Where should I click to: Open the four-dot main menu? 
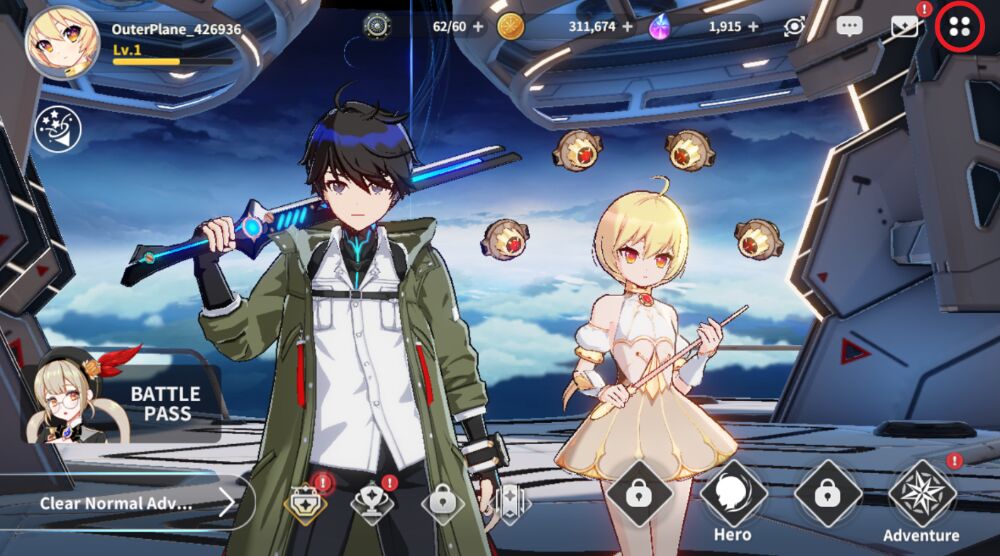coord(959,27)
